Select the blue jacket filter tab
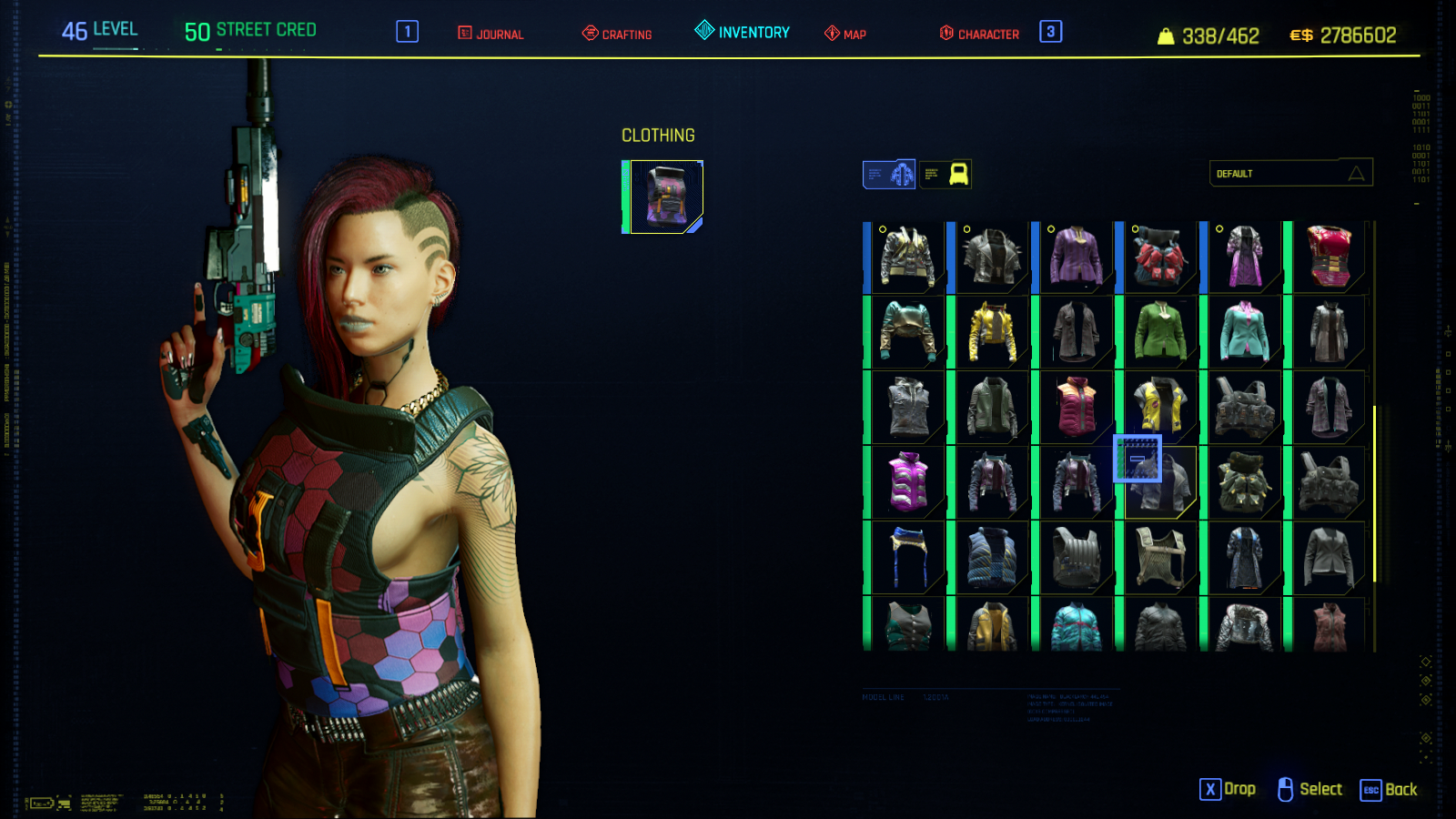Screen dimensions: 1456x819 [x=889, y=174]
